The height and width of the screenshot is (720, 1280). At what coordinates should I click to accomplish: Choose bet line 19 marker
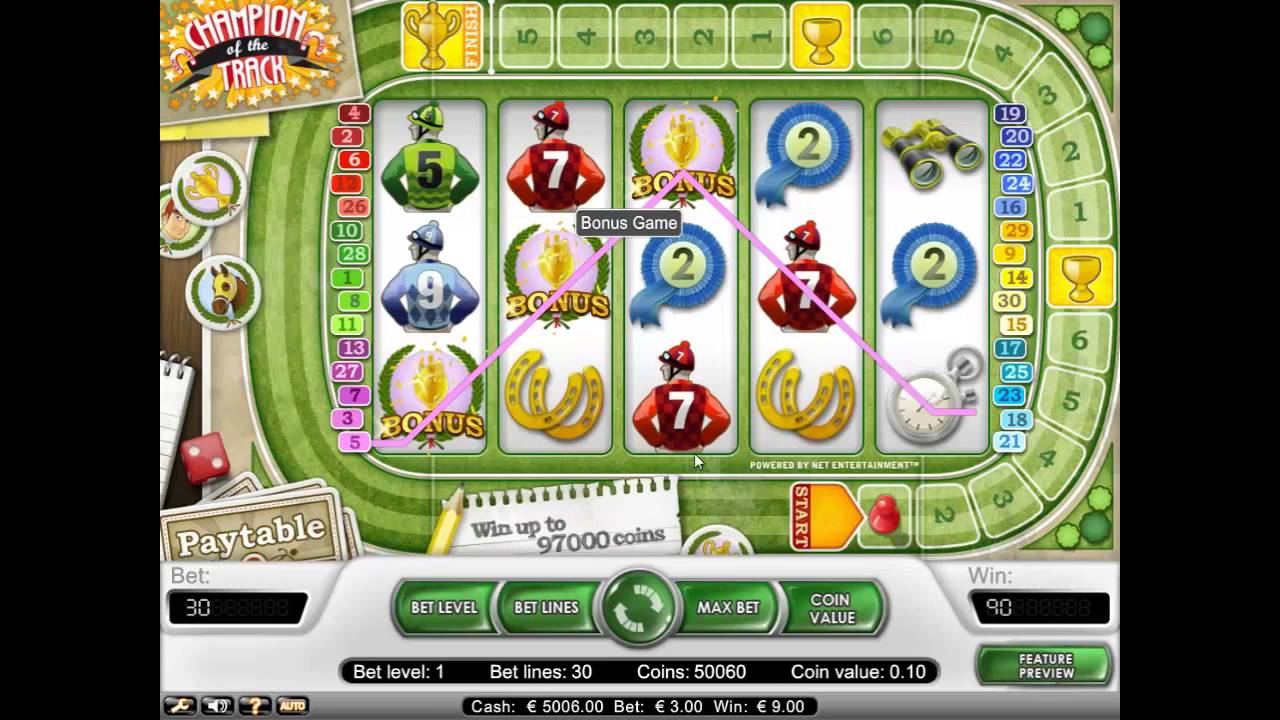point(1010,114)
